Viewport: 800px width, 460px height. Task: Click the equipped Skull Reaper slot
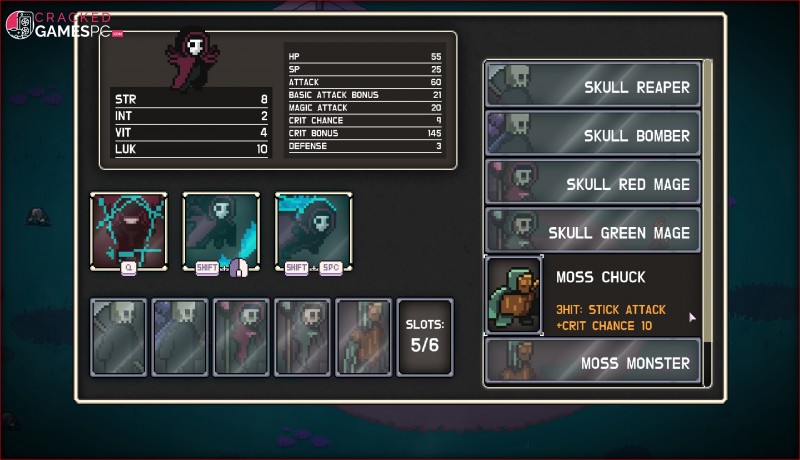click(x=119, y=337)
